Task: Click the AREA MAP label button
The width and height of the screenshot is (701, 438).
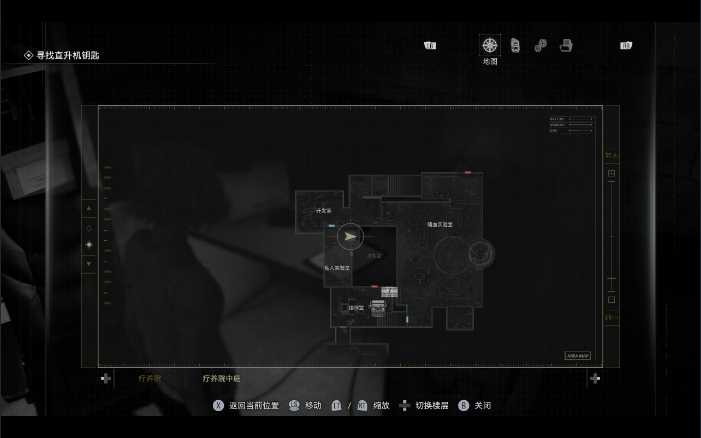Action: [578, 355]
